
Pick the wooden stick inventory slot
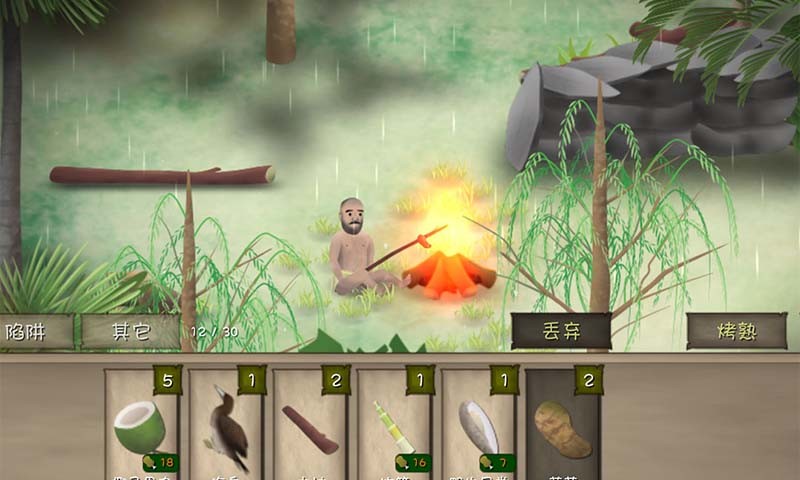pyautogui.click(x=310, y=427)
